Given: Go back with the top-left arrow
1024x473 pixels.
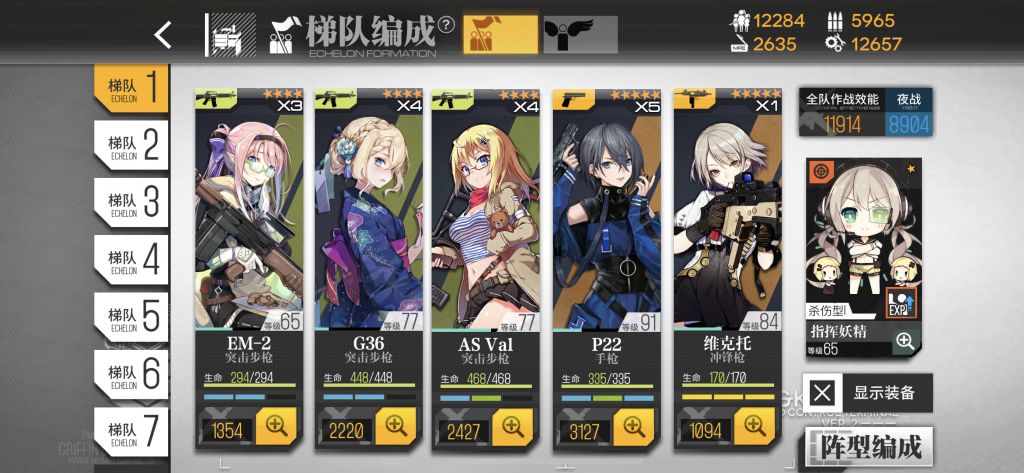Looking at the screenshot, I should (163, 35).
